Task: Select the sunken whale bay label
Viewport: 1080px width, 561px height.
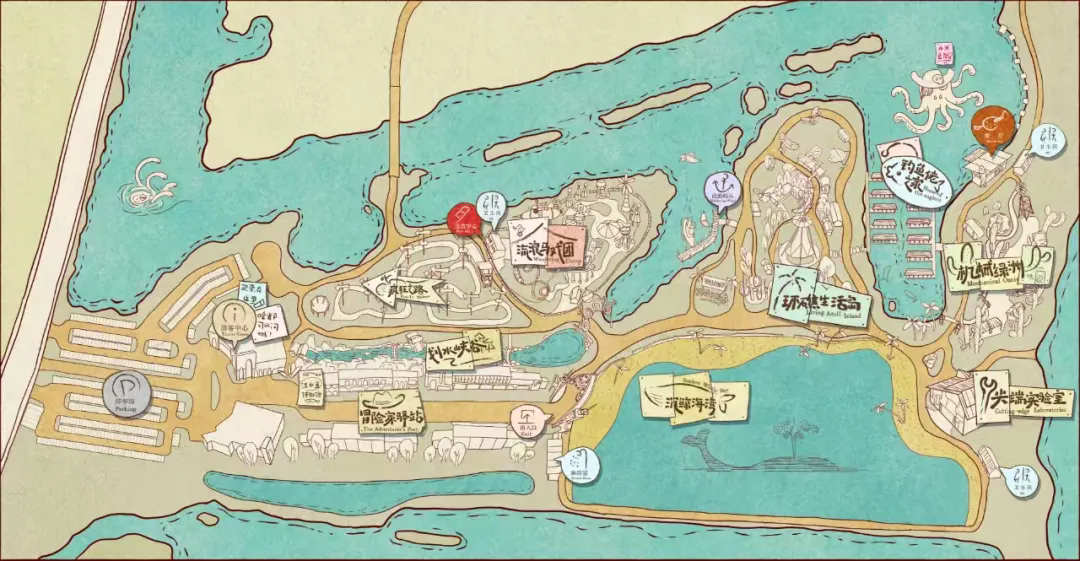Action: tap(695, 400)
